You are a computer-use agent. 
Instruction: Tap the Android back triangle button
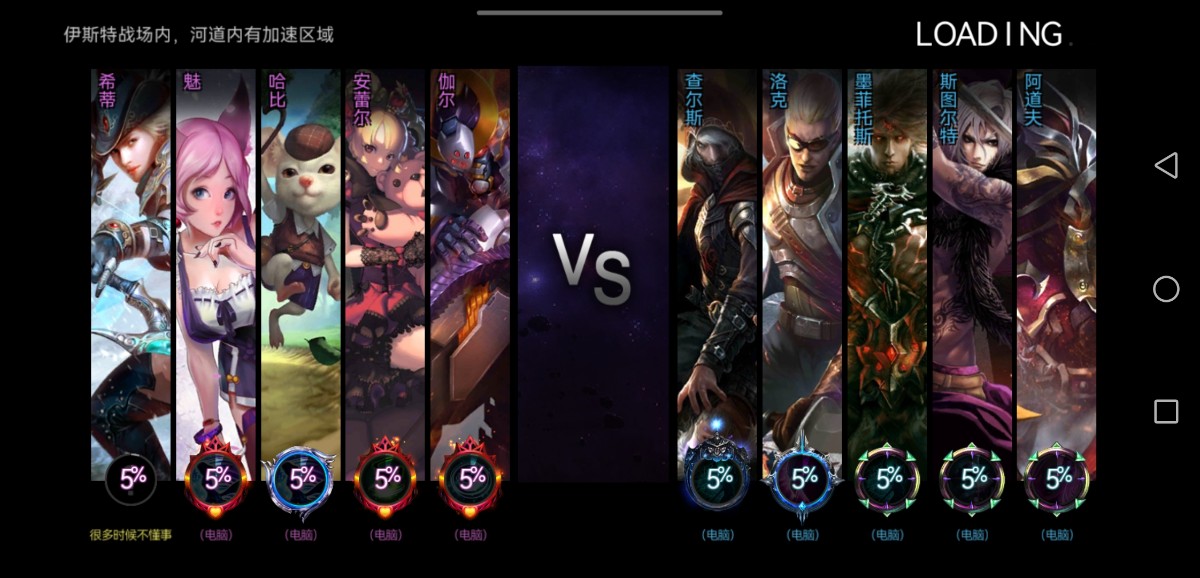(1166, 166)
